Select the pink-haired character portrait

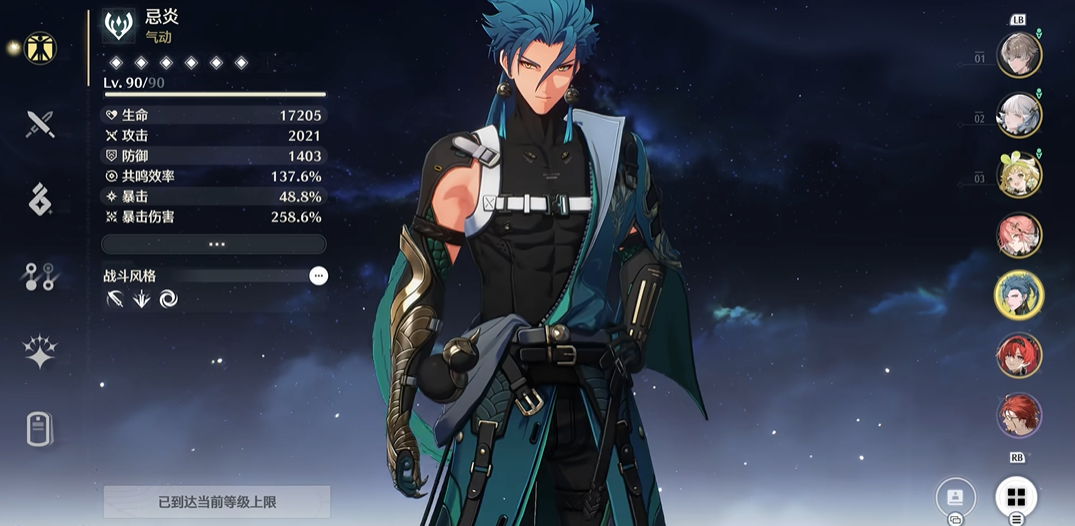pos(1019,235)
